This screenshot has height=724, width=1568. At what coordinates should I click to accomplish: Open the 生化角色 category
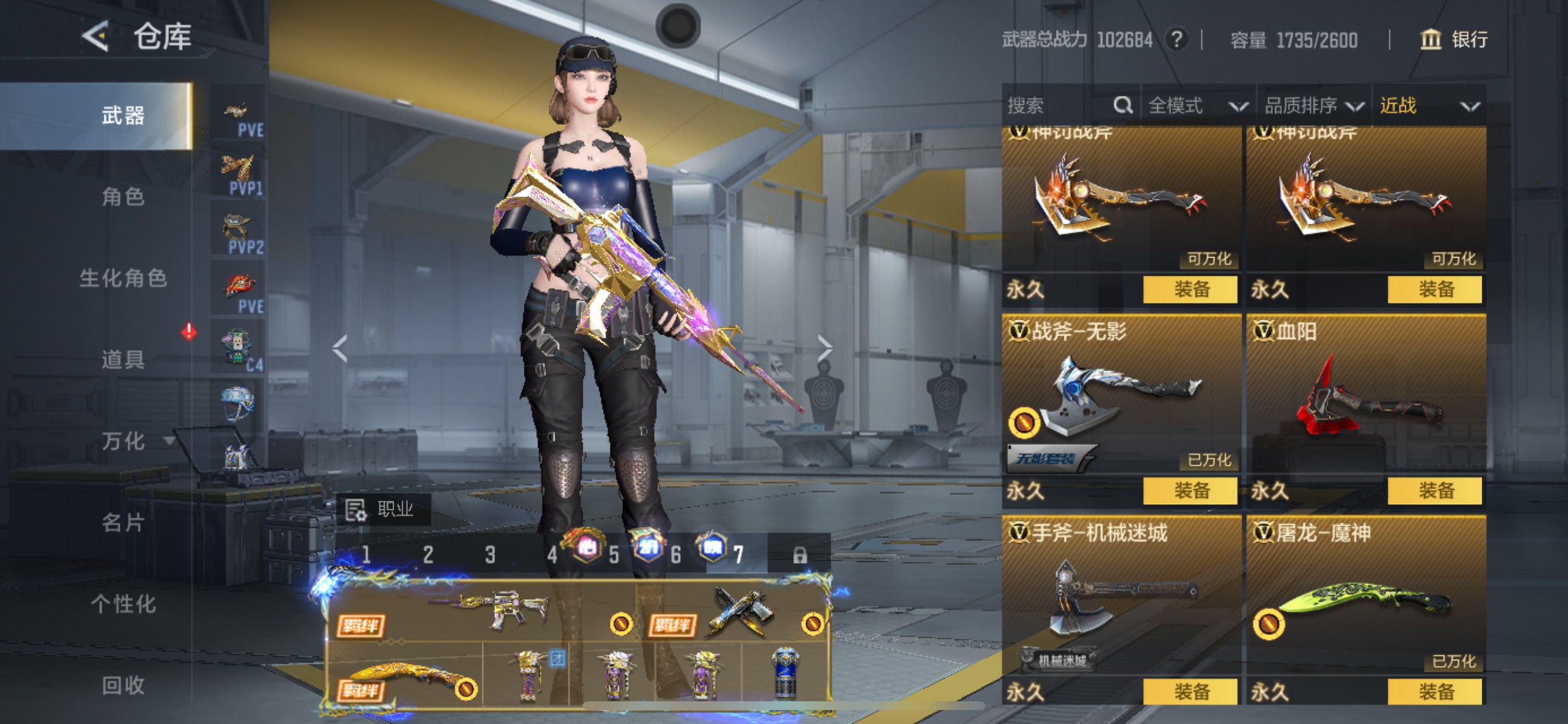coord(123,278)
